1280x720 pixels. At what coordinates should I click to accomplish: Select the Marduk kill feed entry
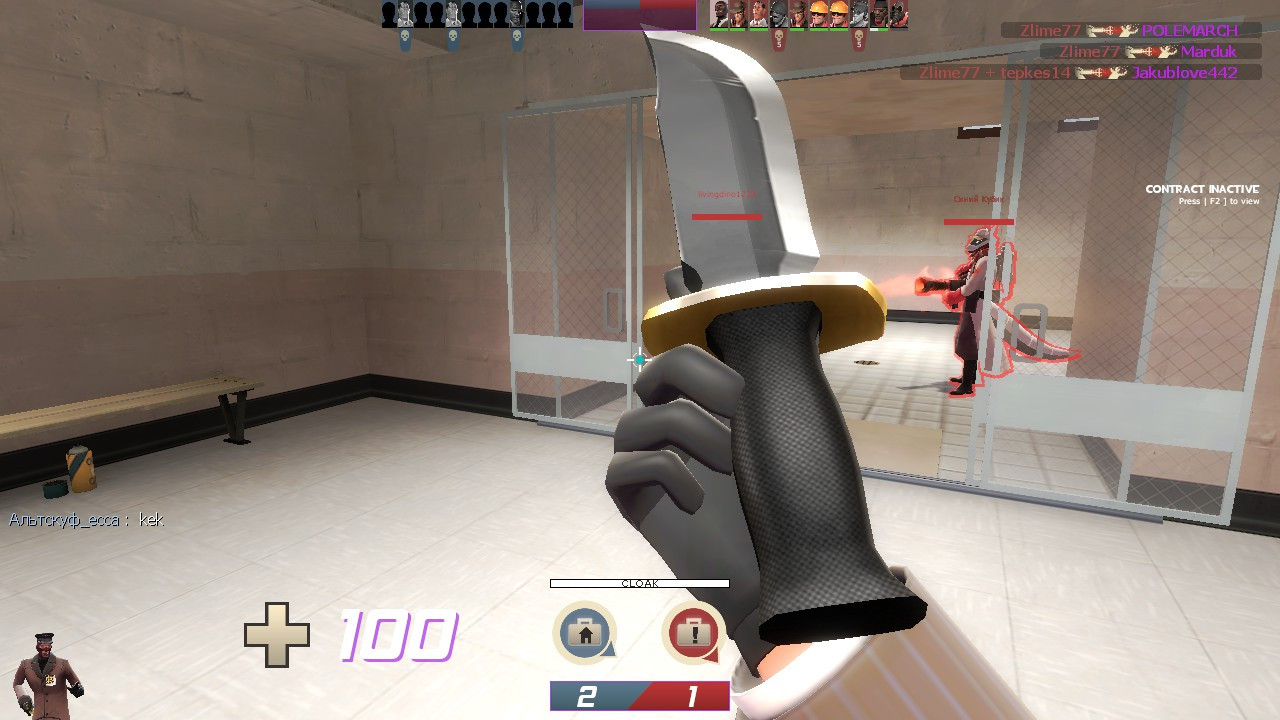[x=1150, y=52]
